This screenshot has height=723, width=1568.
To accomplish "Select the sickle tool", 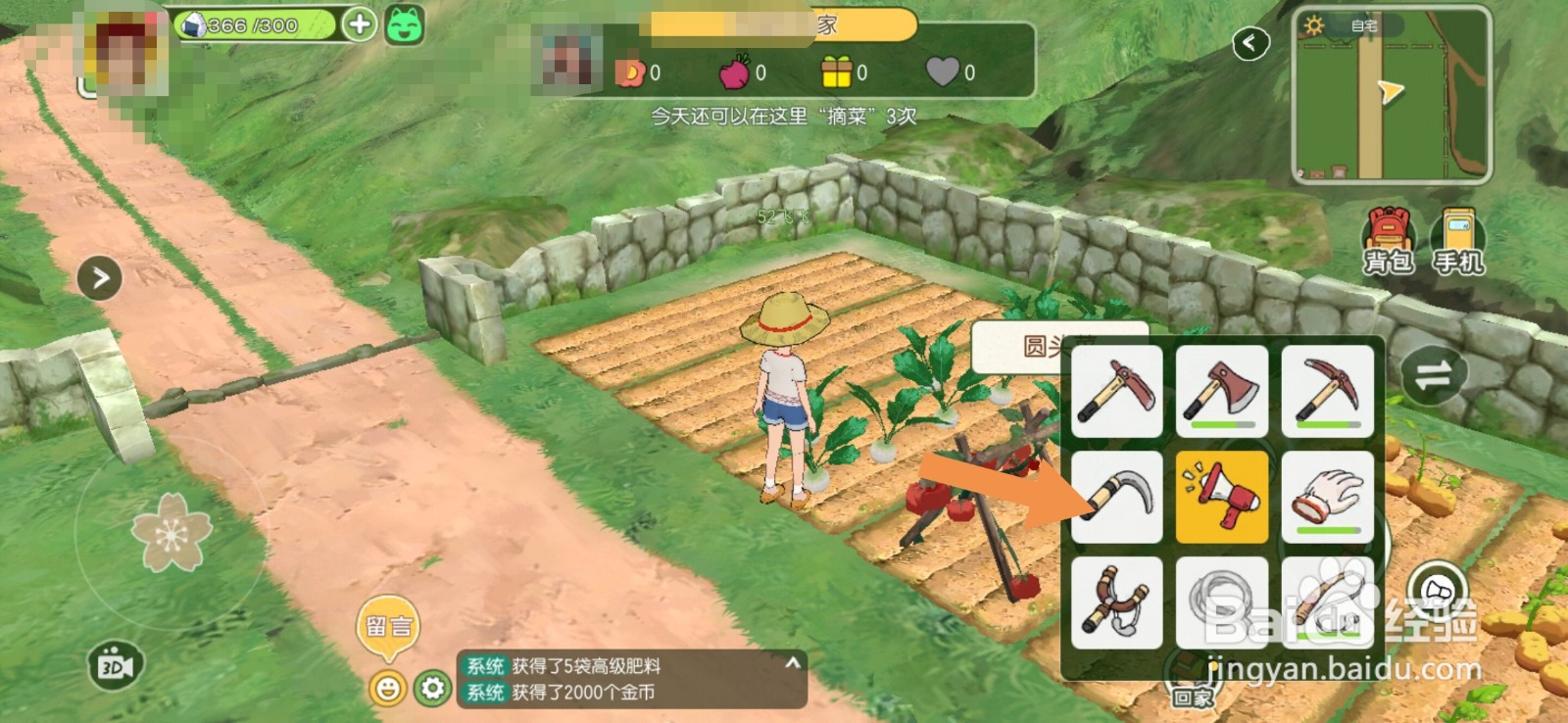I will 1117,496.
